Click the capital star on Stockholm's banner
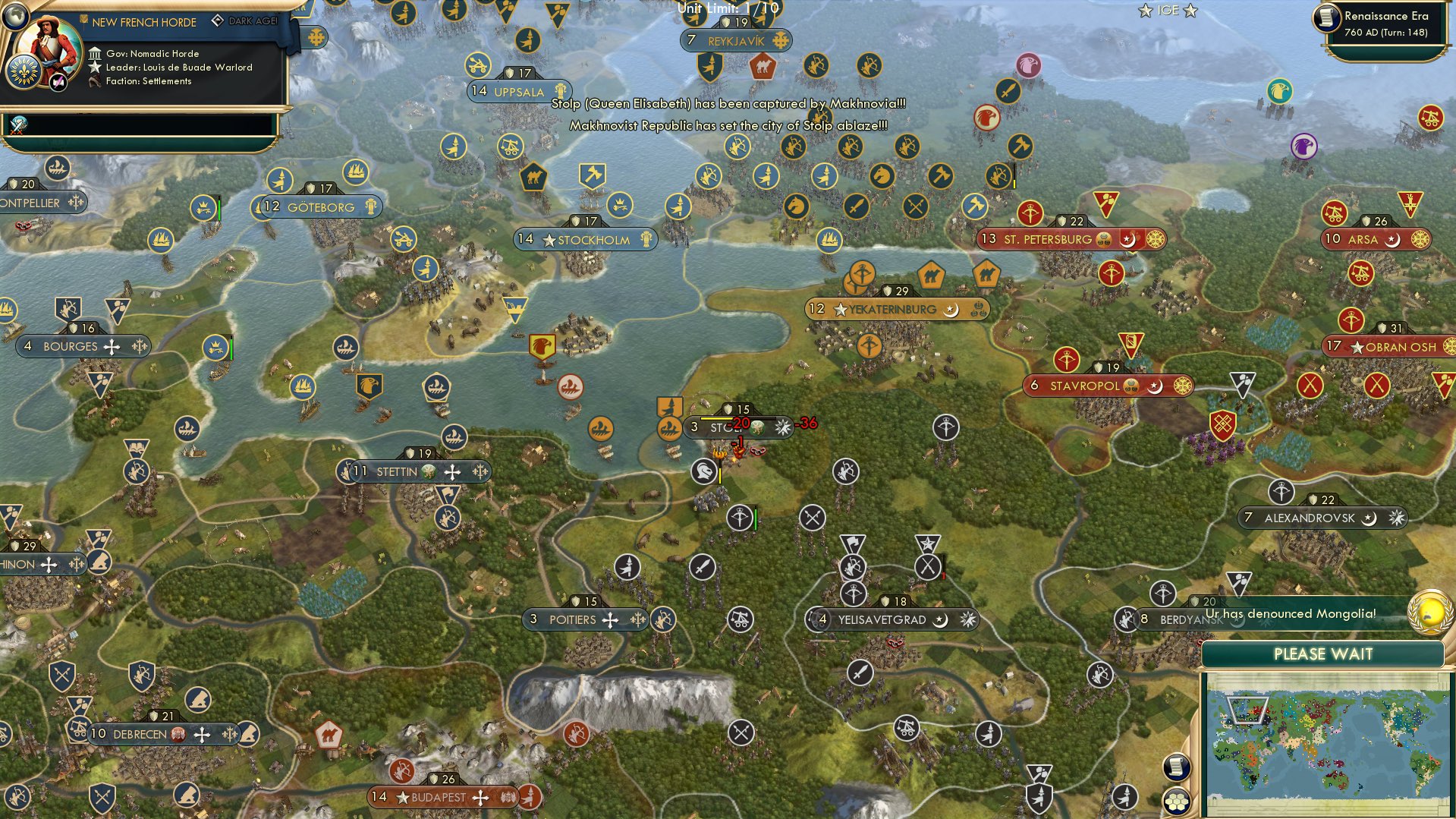 [x=549, y=239]
